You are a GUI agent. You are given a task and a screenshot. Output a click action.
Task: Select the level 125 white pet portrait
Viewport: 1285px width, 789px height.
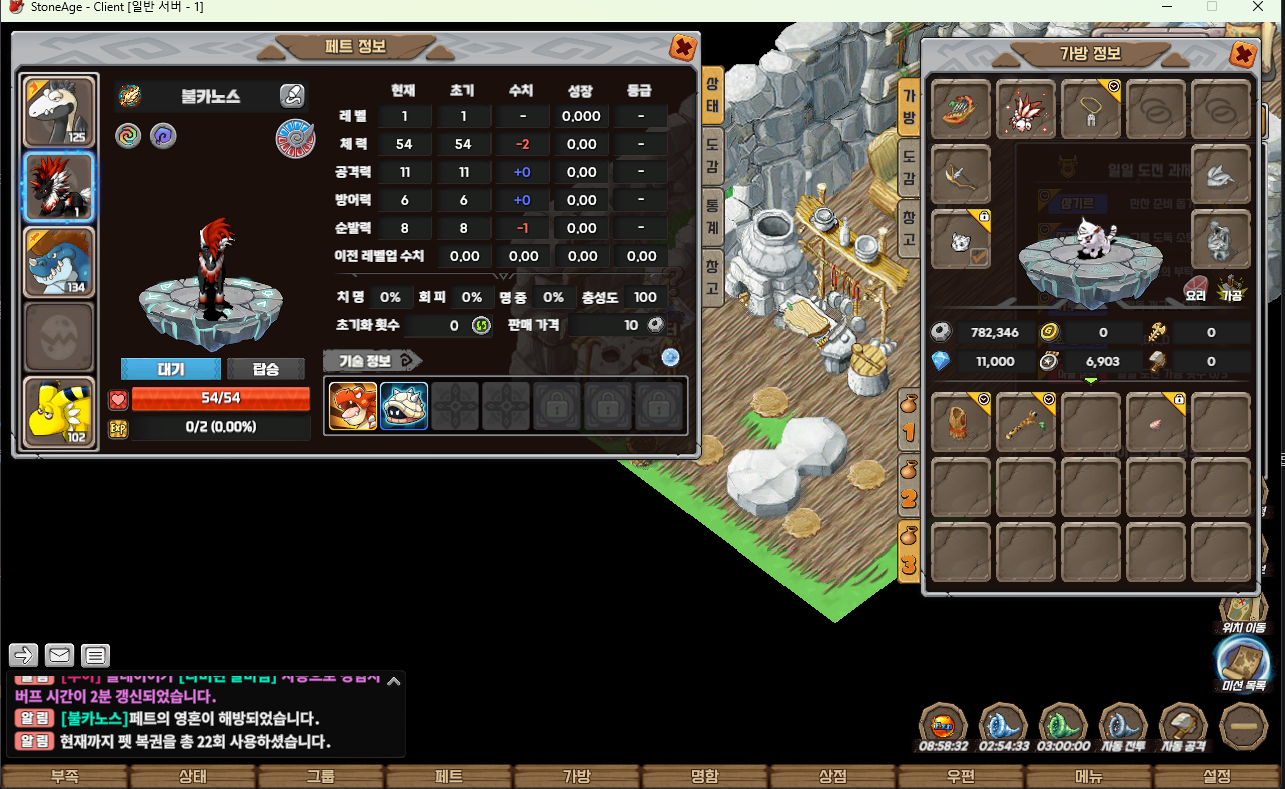[x=60, y=112]
